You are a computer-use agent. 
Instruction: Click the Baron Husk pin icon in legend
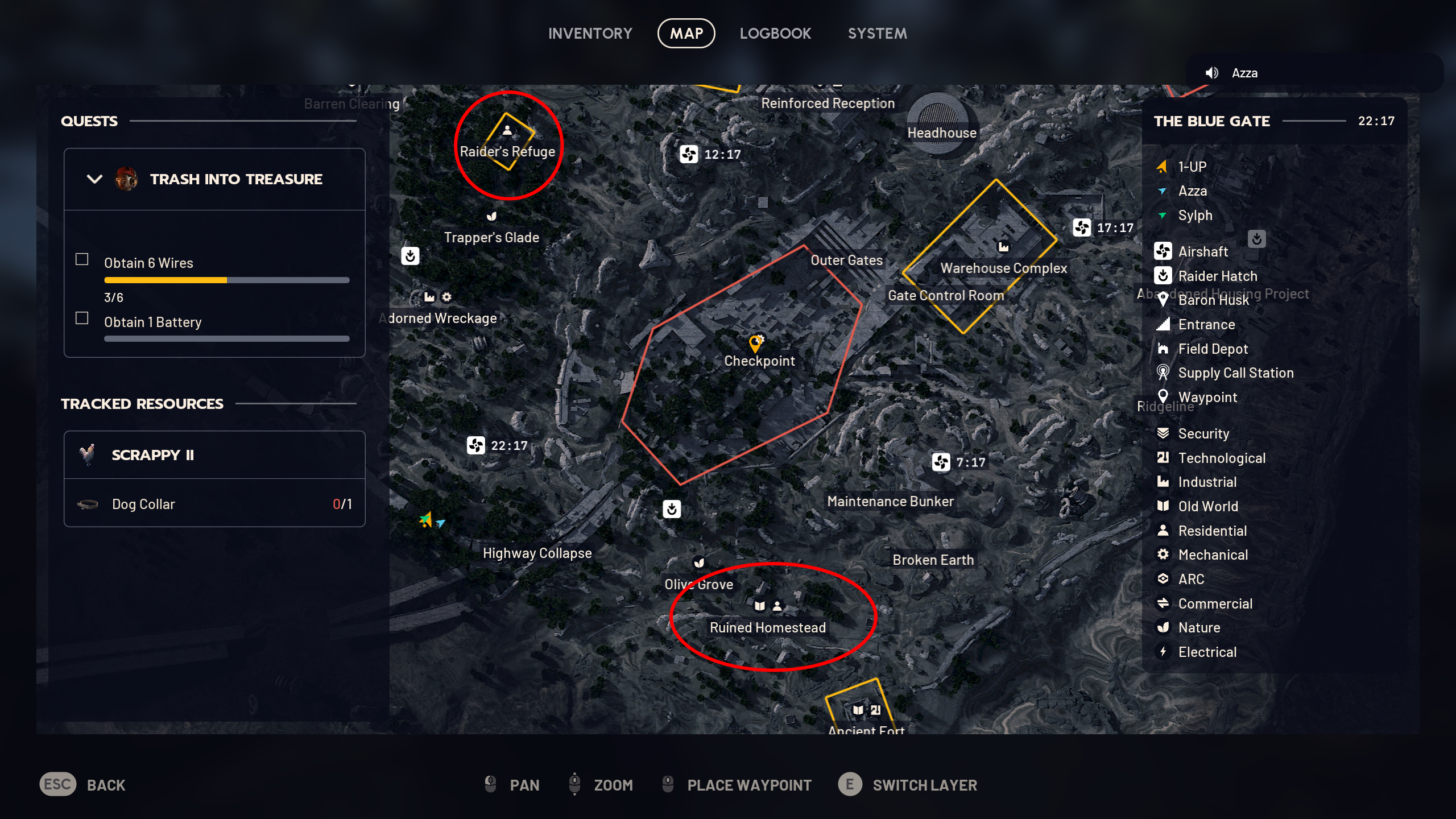(1163, 300)
